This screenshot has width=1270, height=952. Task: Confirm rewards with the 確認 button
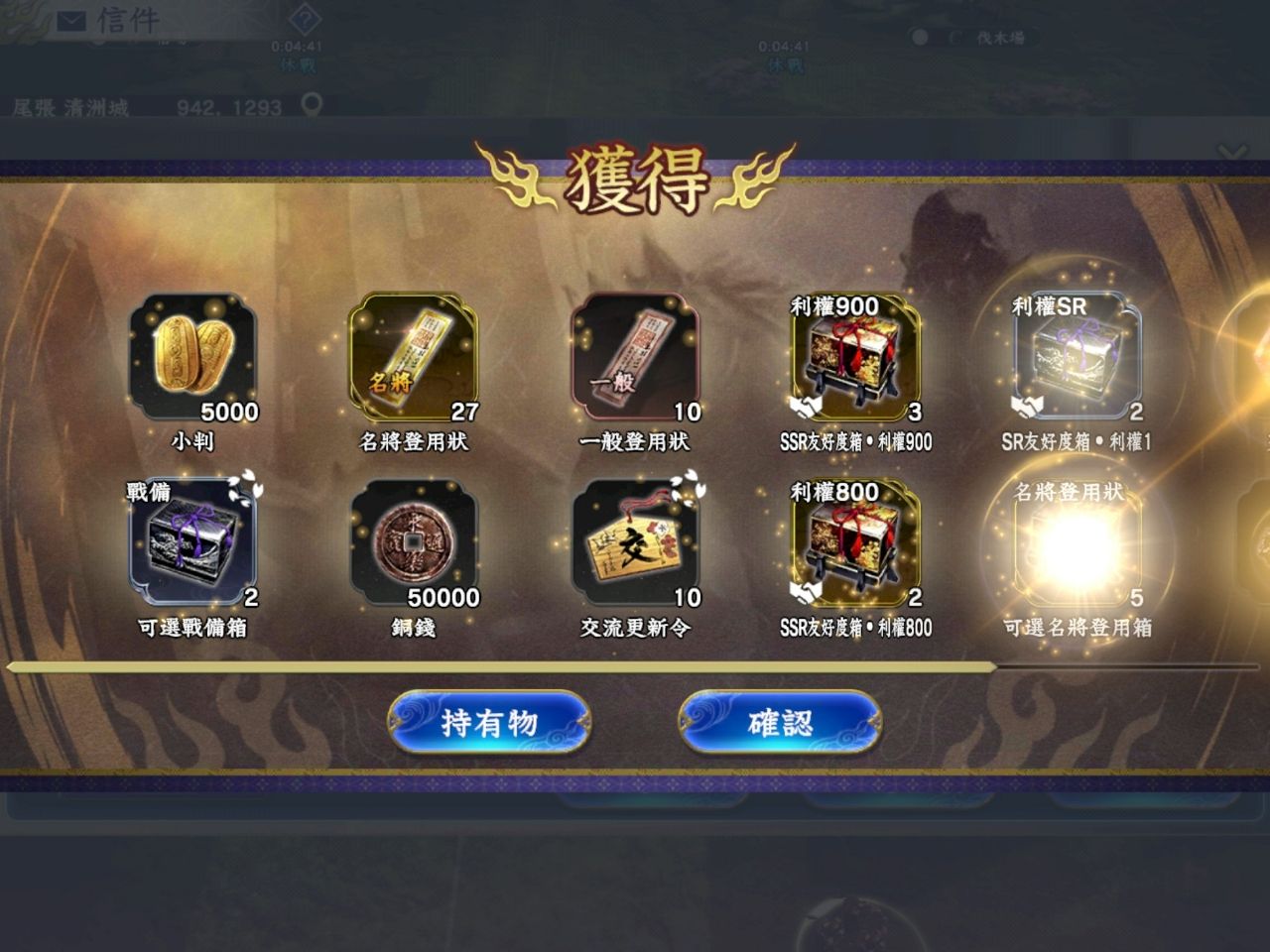click(x=780, y=722)
